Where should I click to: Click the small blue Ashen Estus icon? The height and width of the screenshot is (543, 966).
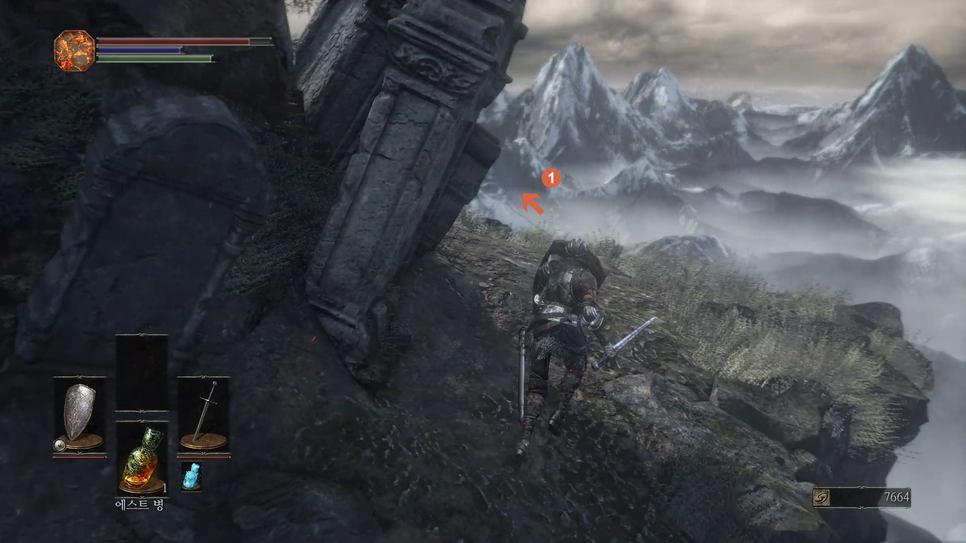[190, 476]
